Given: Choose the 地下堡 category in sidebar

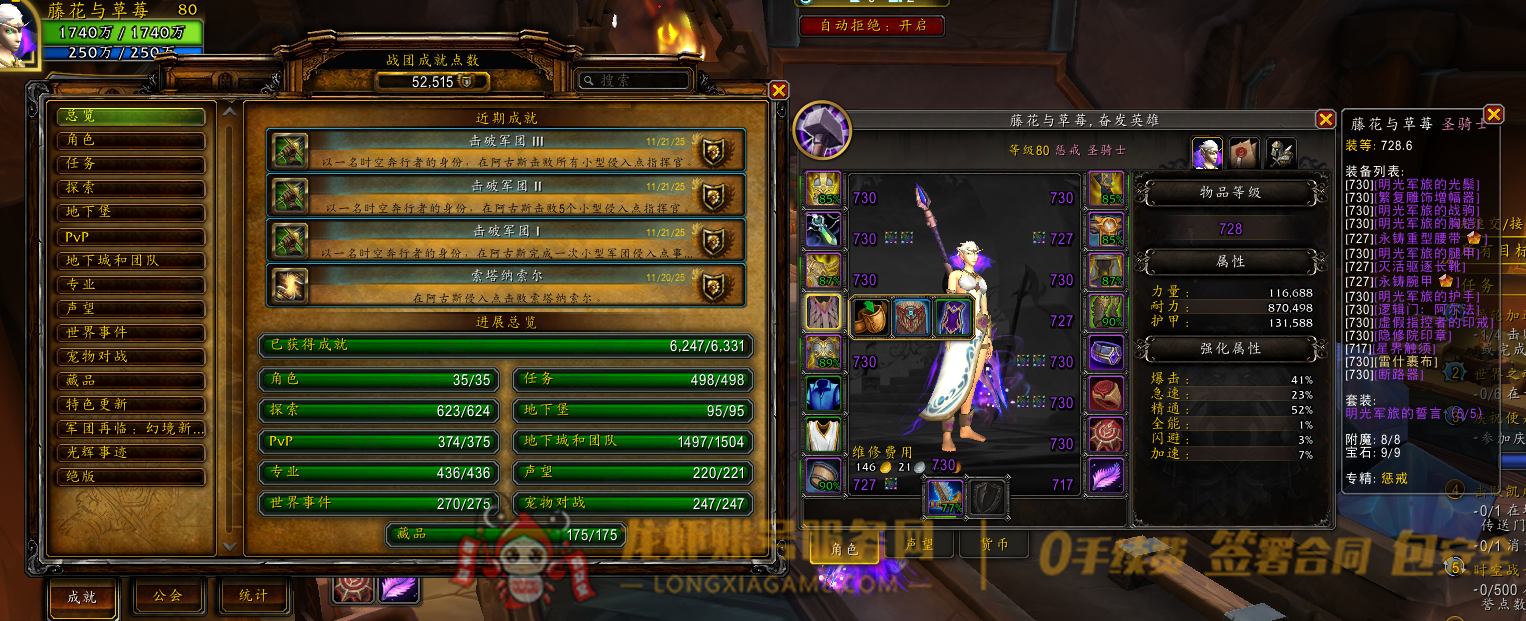Looking at the screenshot, I should click(x=131, y=212).
